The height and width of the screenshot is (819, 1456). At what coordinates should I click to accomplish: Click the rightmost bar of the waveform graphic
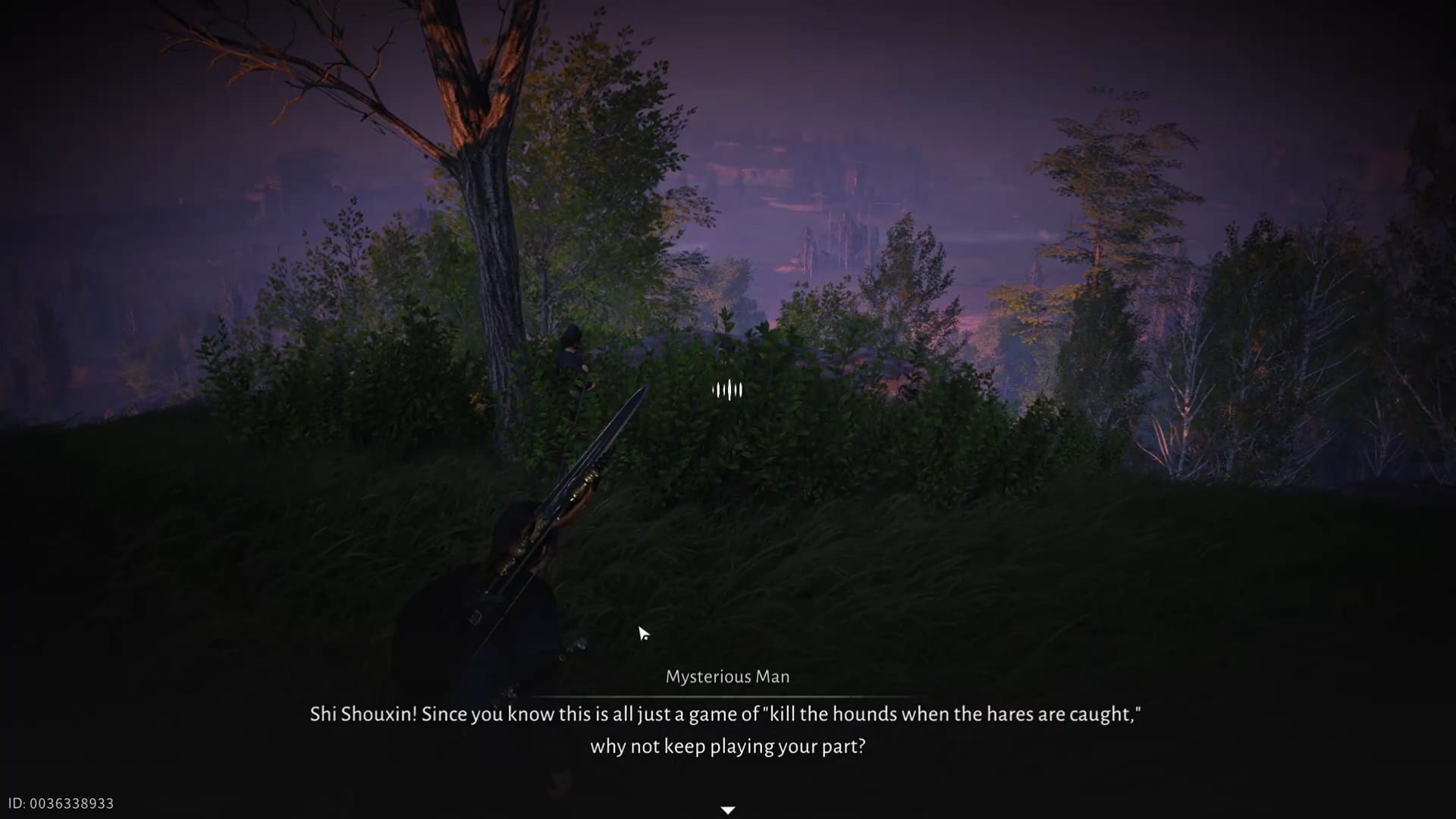(x=741, y=389)
